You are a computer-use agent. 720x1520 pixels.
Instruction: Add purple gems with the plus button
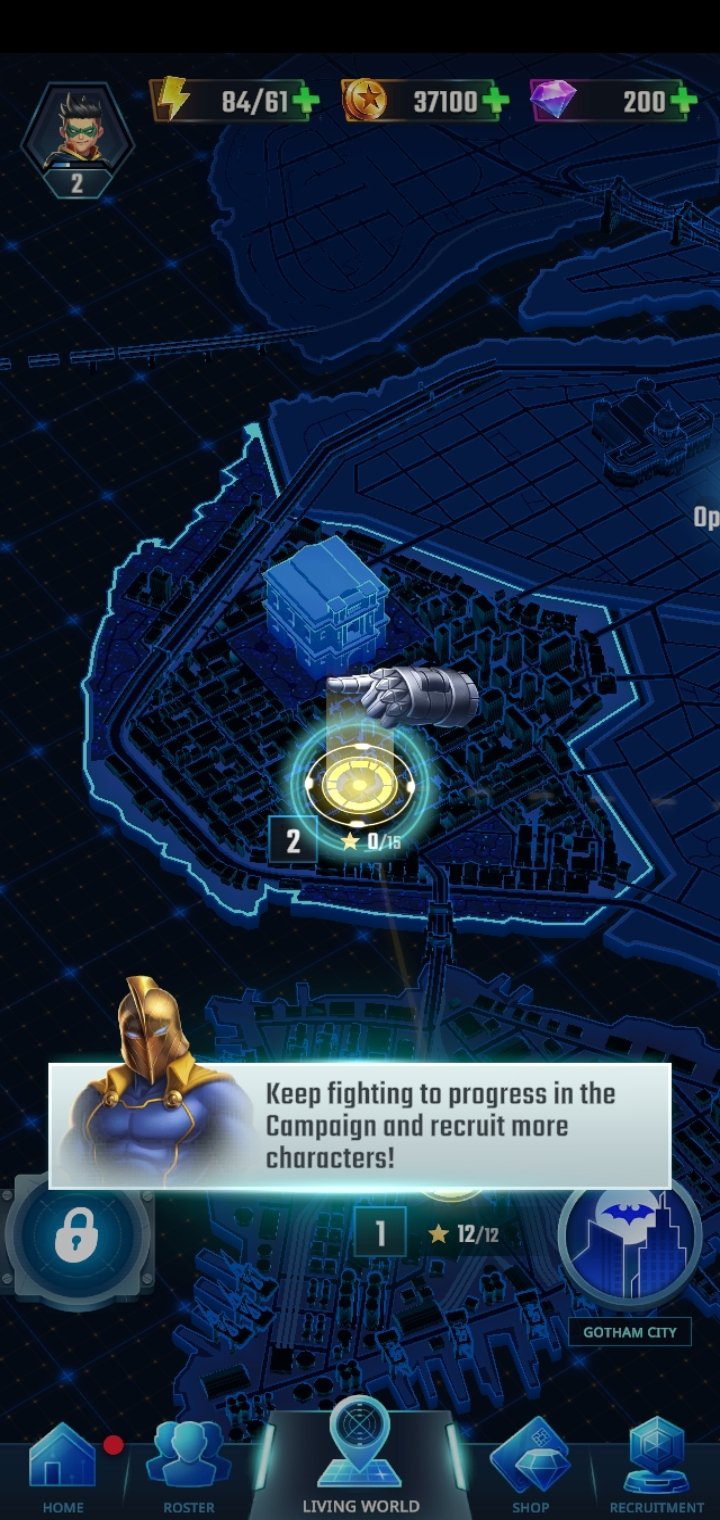pos(684,101)
